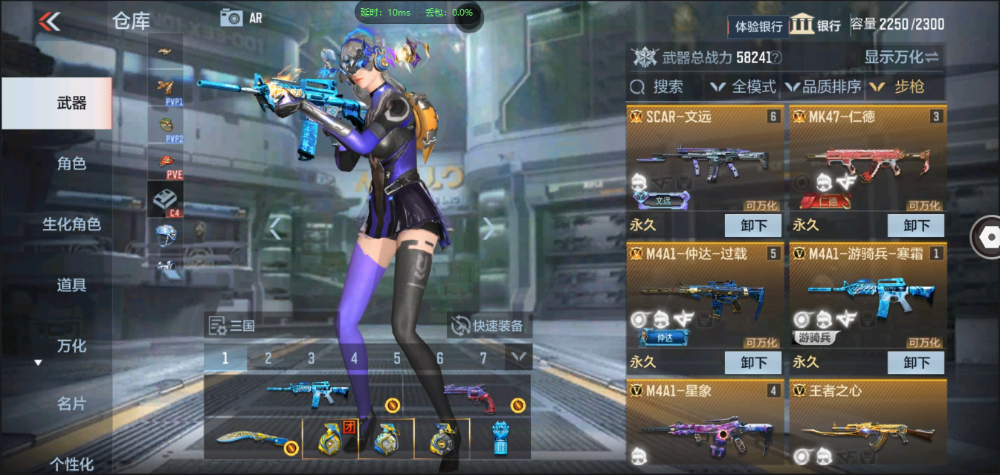This screenshot has height=475, width=1000.
Task: Open the 万化 tab
Action: pyautogui.click(x=71, y=346)
